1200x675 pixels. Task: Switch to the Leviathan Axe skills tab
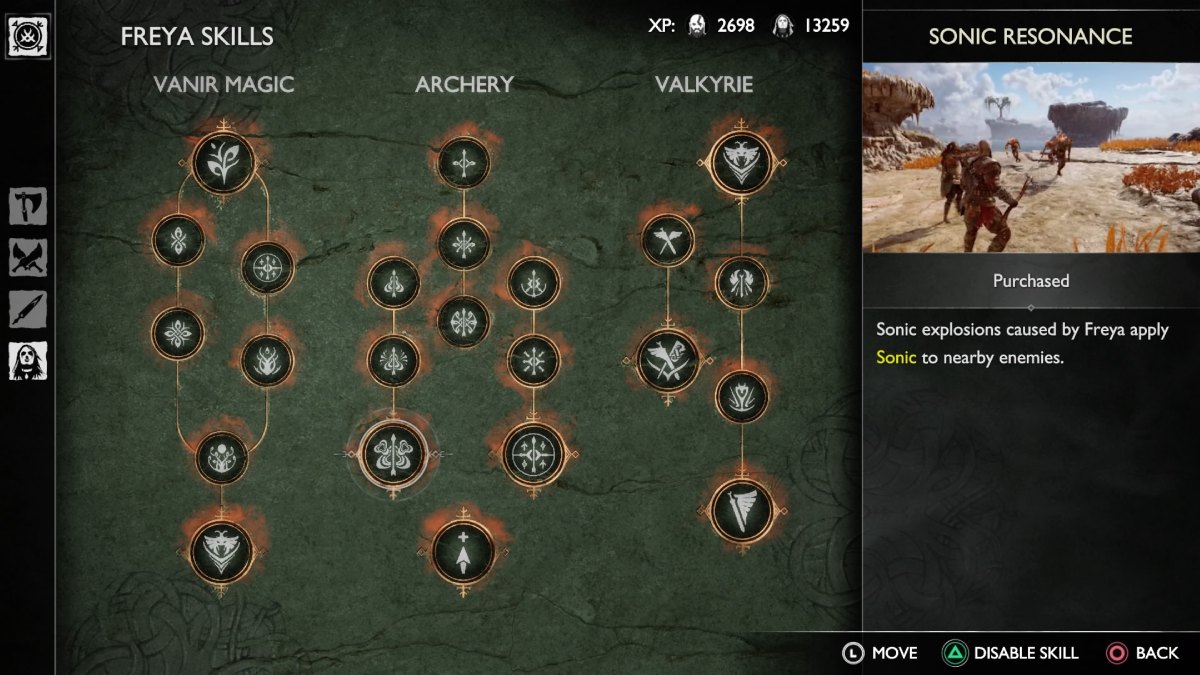point(28,207)
